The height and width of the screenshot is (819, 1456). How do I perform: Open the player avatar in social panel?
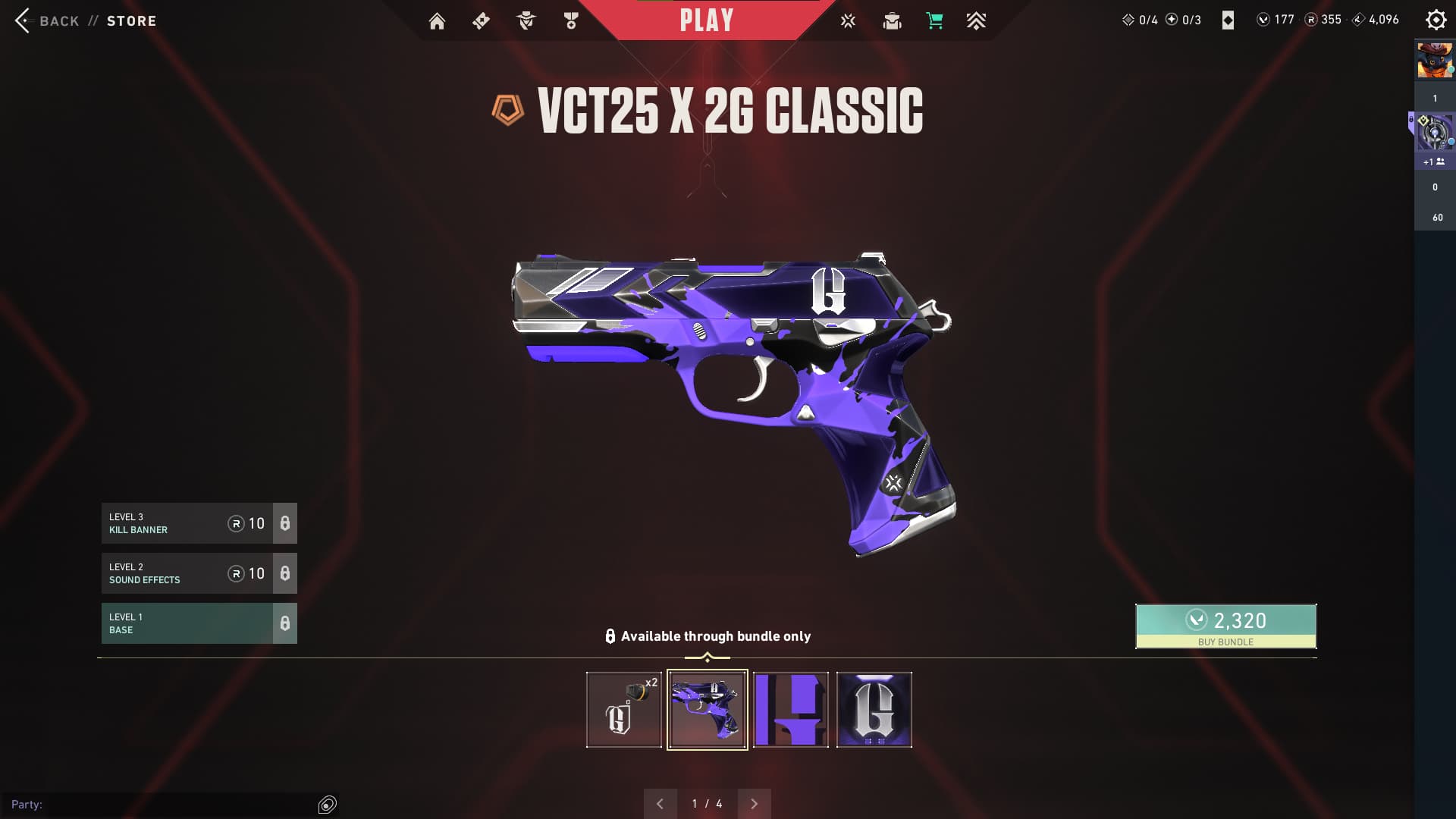pos(1435,61)
